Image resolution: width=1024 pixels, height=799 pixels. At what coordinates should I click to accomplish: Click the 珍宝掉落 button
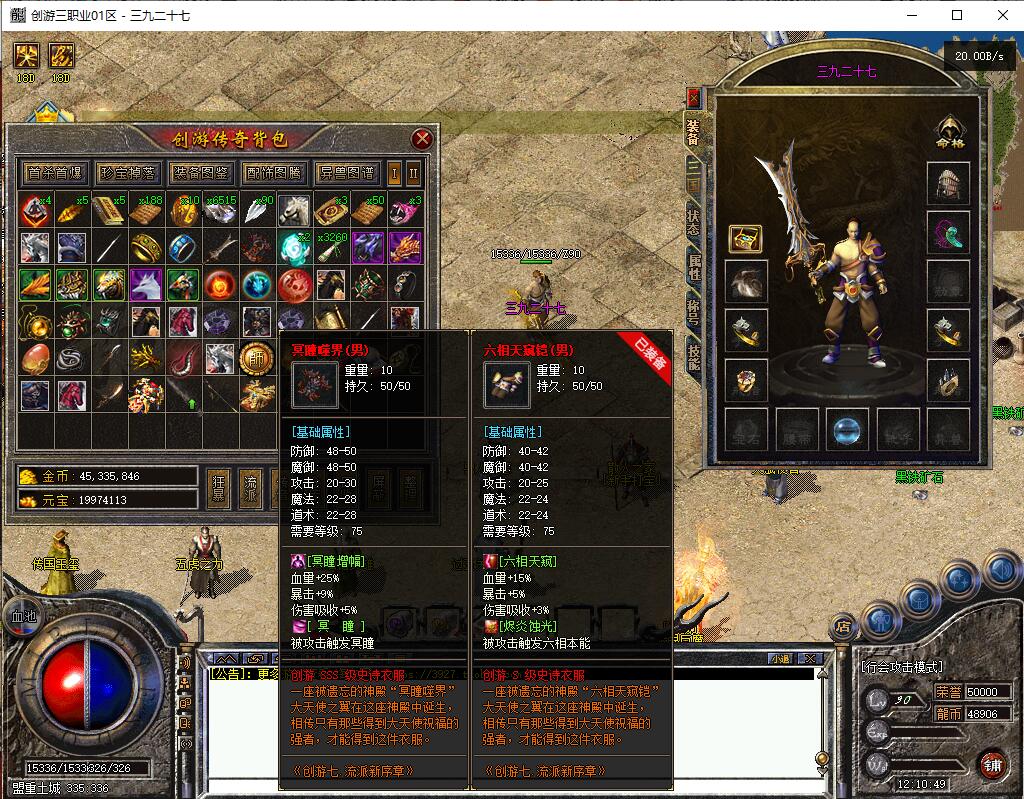(127, 173)
